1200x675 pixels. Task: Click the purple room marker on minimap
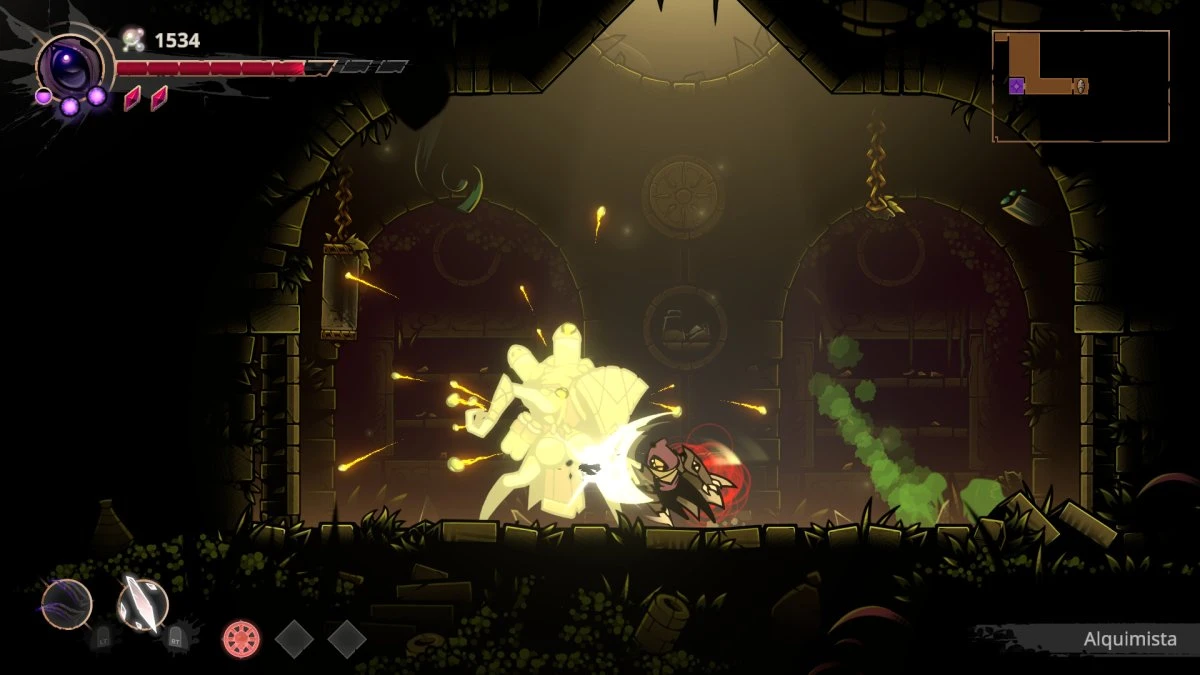1016,86
